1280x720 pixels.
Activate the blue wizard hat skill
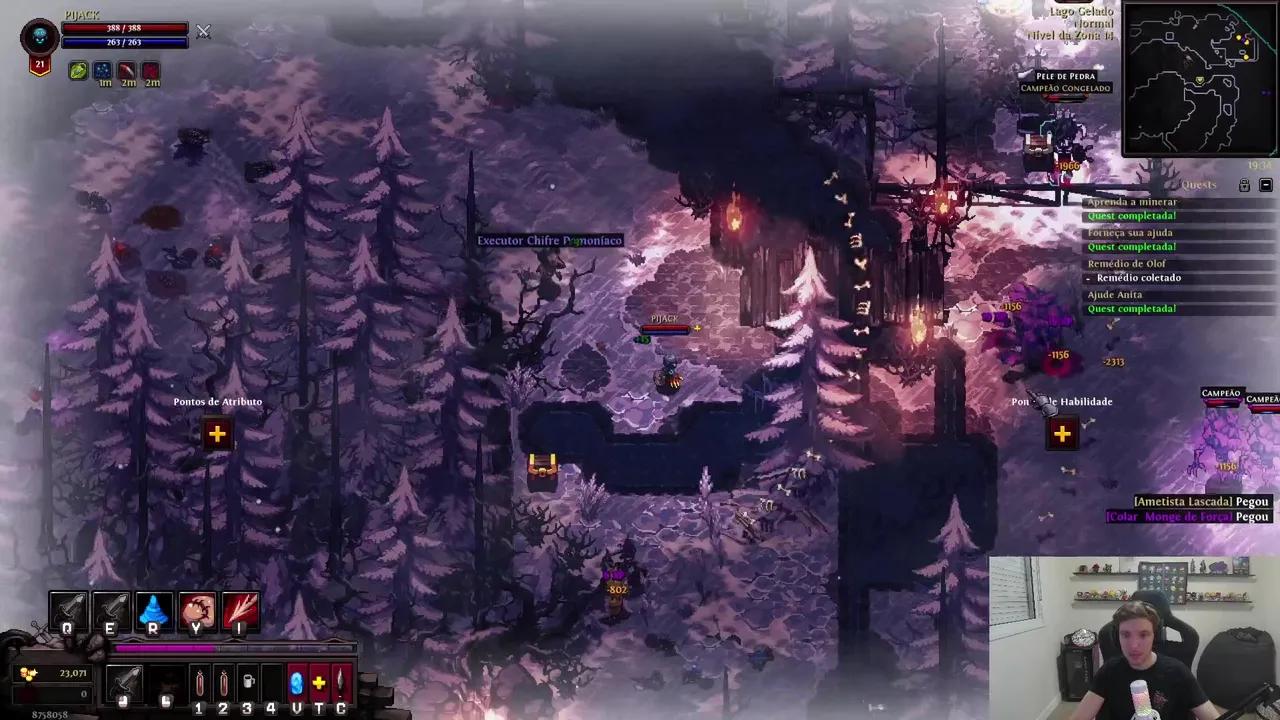[x=153, y=611]
